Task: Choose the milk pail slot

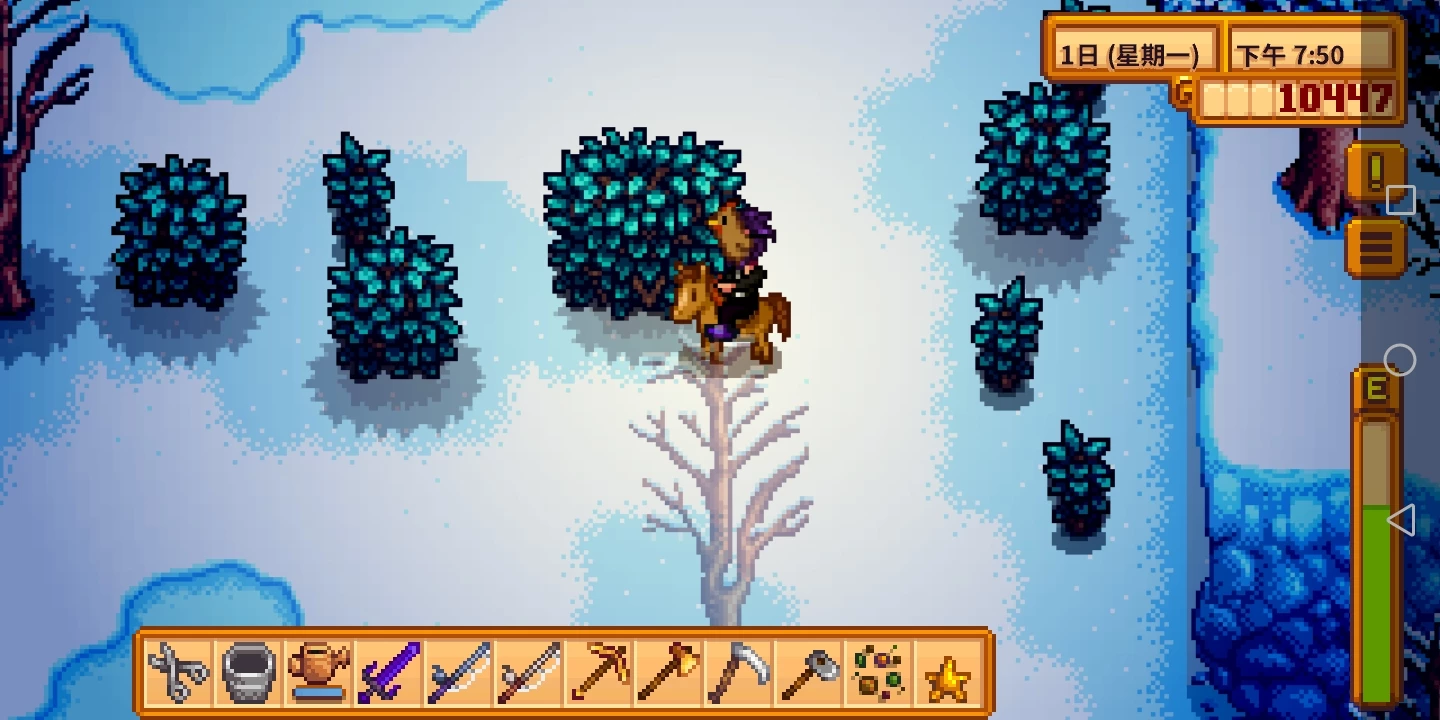Action: point(248,672)
